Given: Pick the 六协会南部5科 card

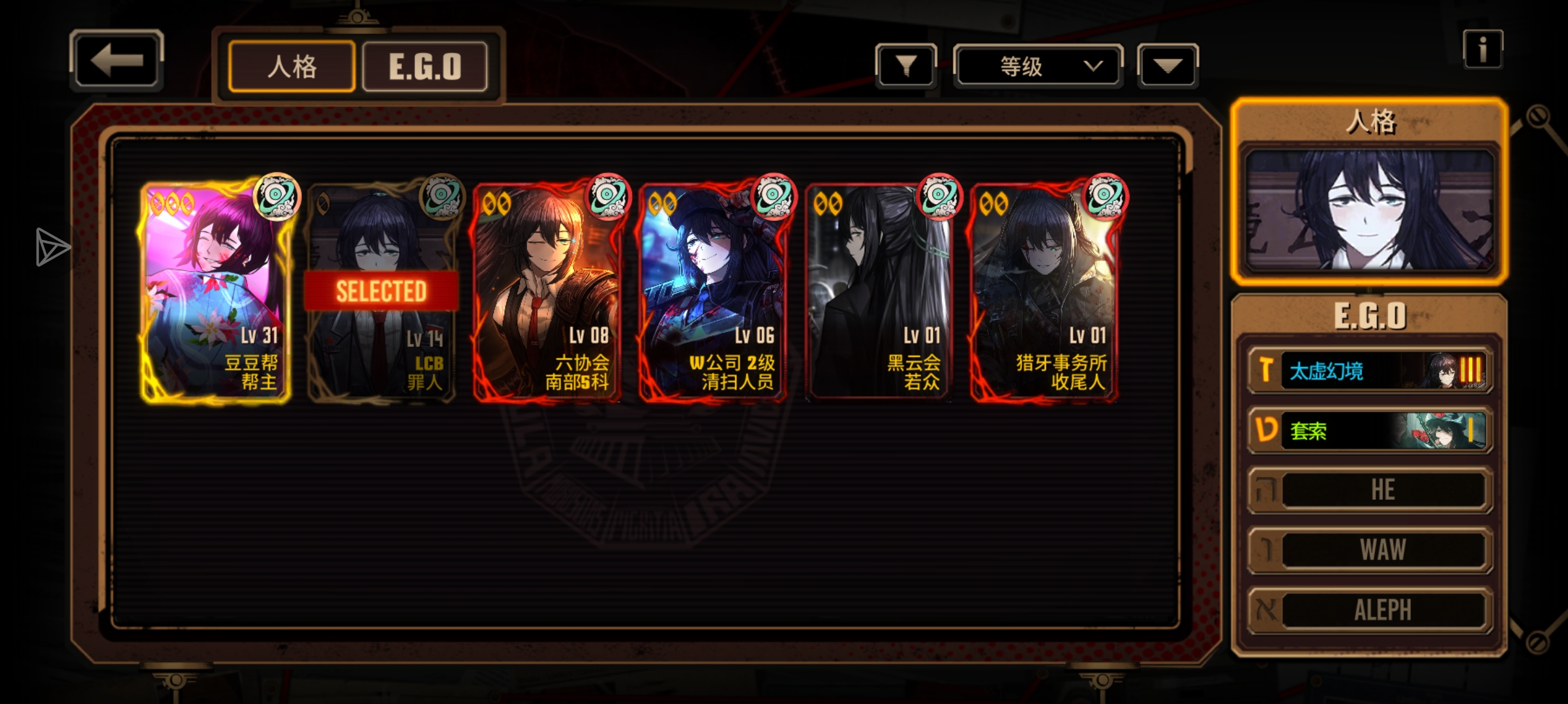Looking at the screenshot, I should click(547, 291).
